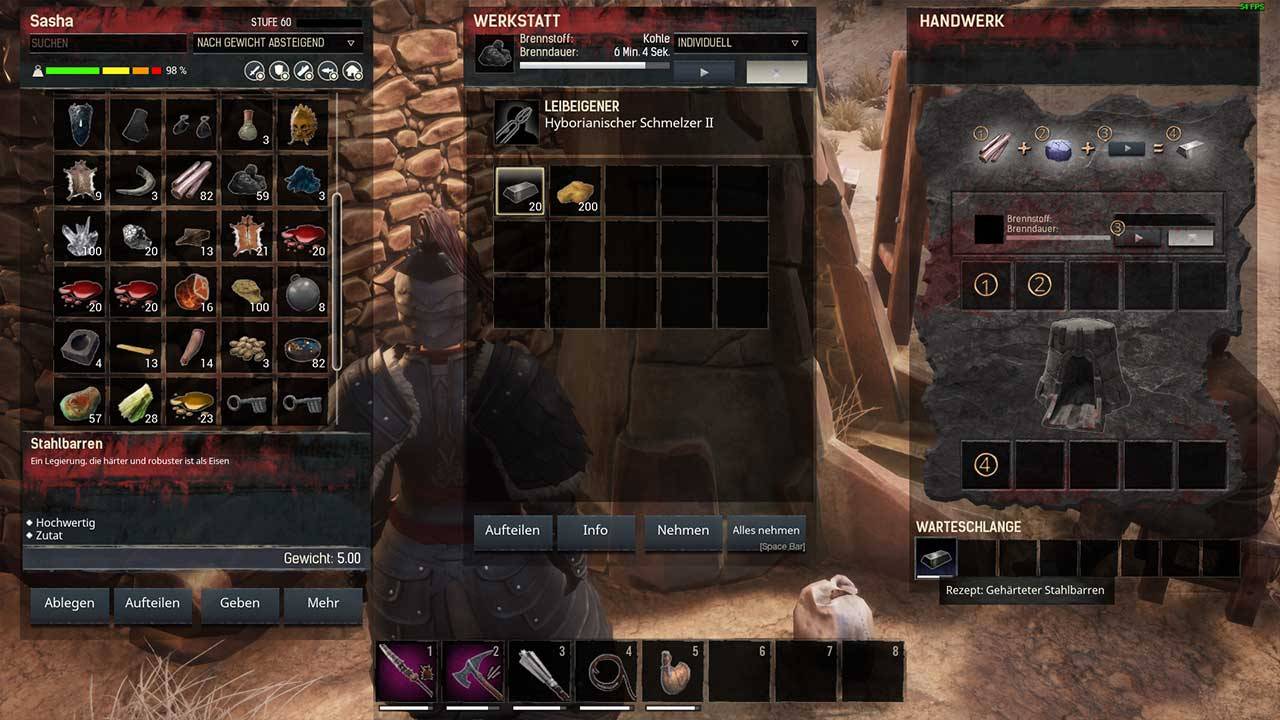Select the yellow stack of 200 in the workshop

(575, 191)
